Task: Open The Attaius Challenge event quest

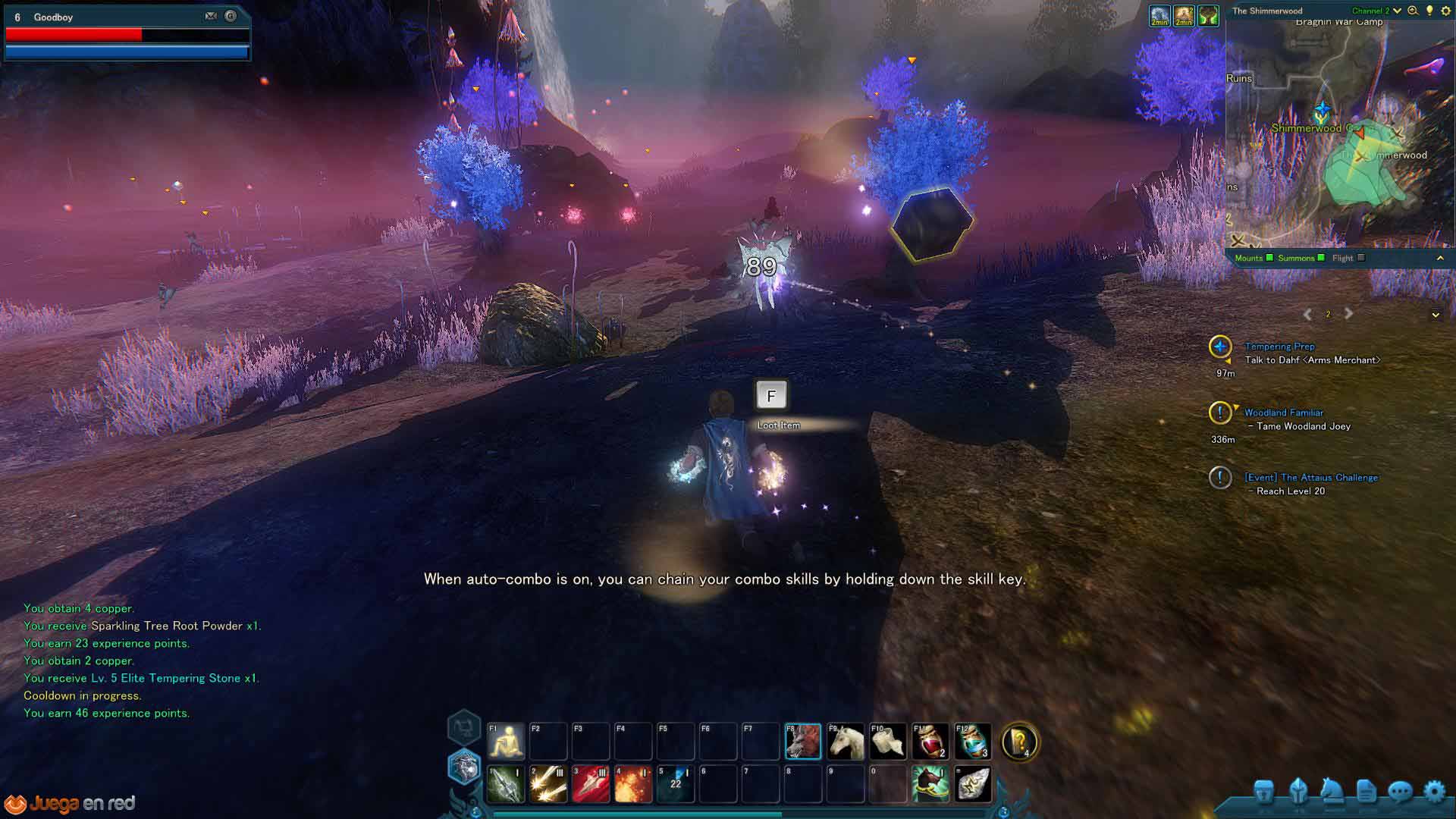Action: pyautogui.click(x=1310, y=478)
